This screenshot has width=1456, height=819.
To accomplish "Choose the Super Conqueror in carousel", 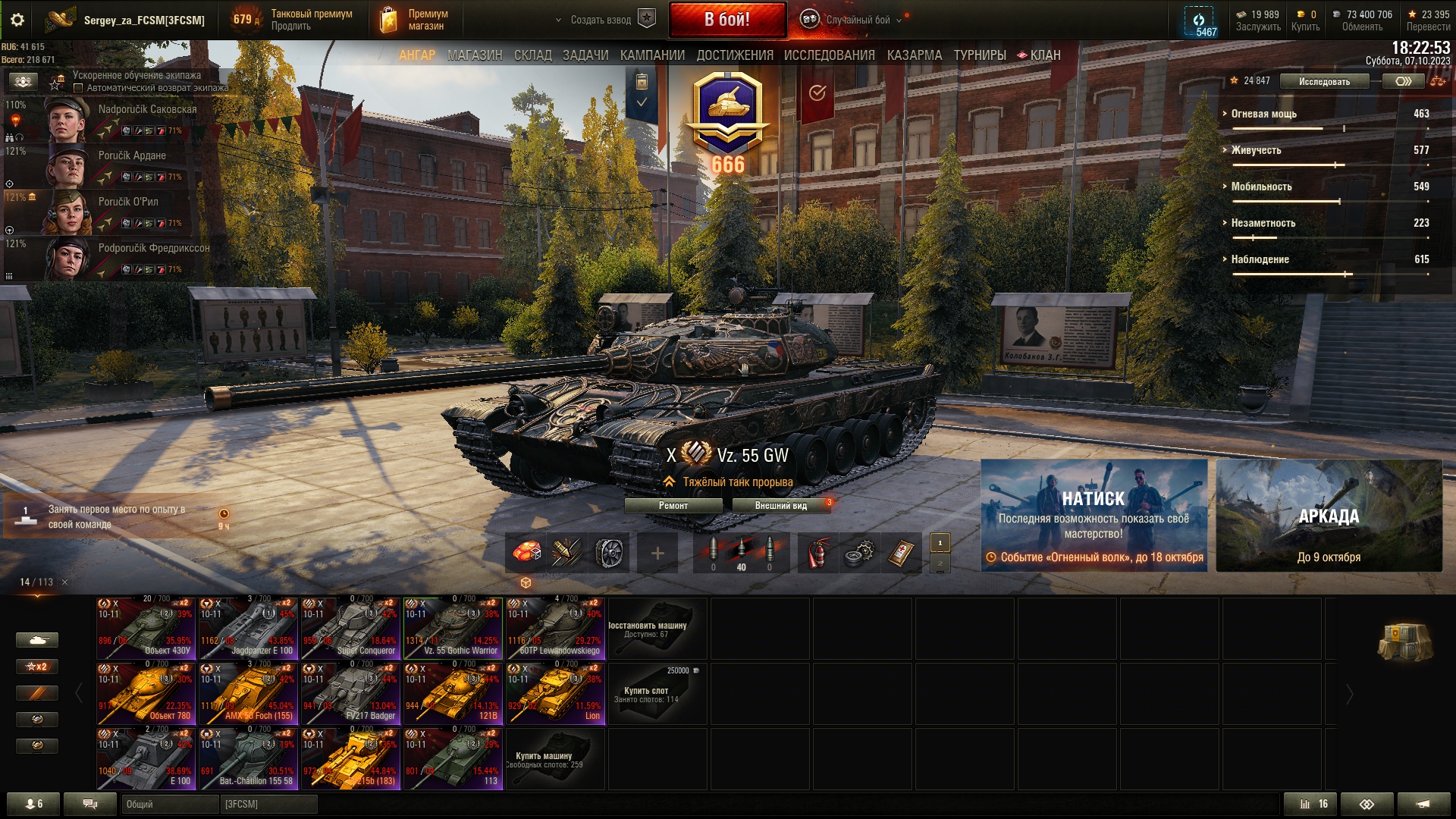I will click(x=350, y=628).
